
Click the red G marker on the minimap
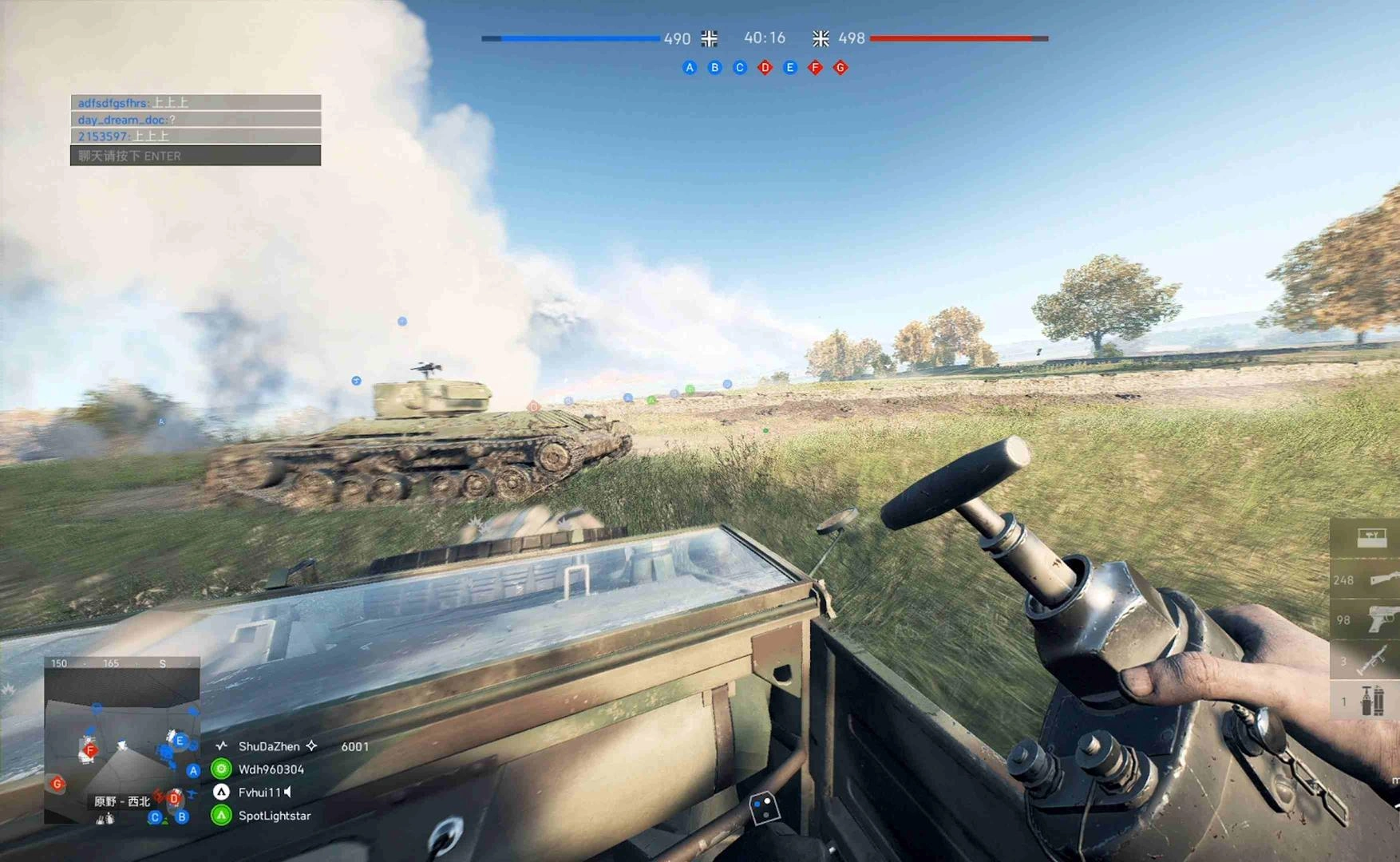57,784
